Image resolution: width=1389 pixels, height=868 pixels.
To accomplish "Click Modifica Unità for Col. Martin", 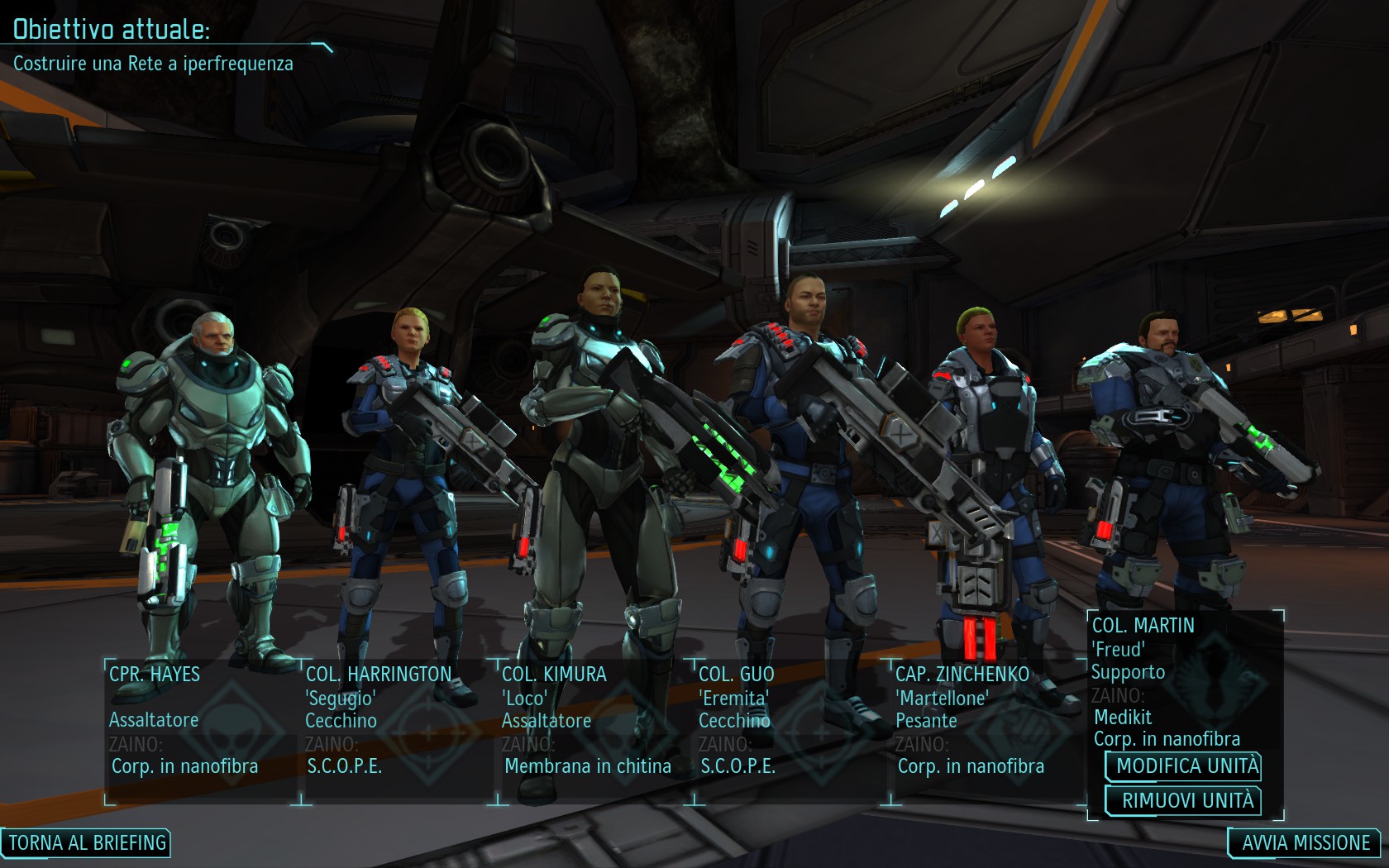I will click(1184, 765).
